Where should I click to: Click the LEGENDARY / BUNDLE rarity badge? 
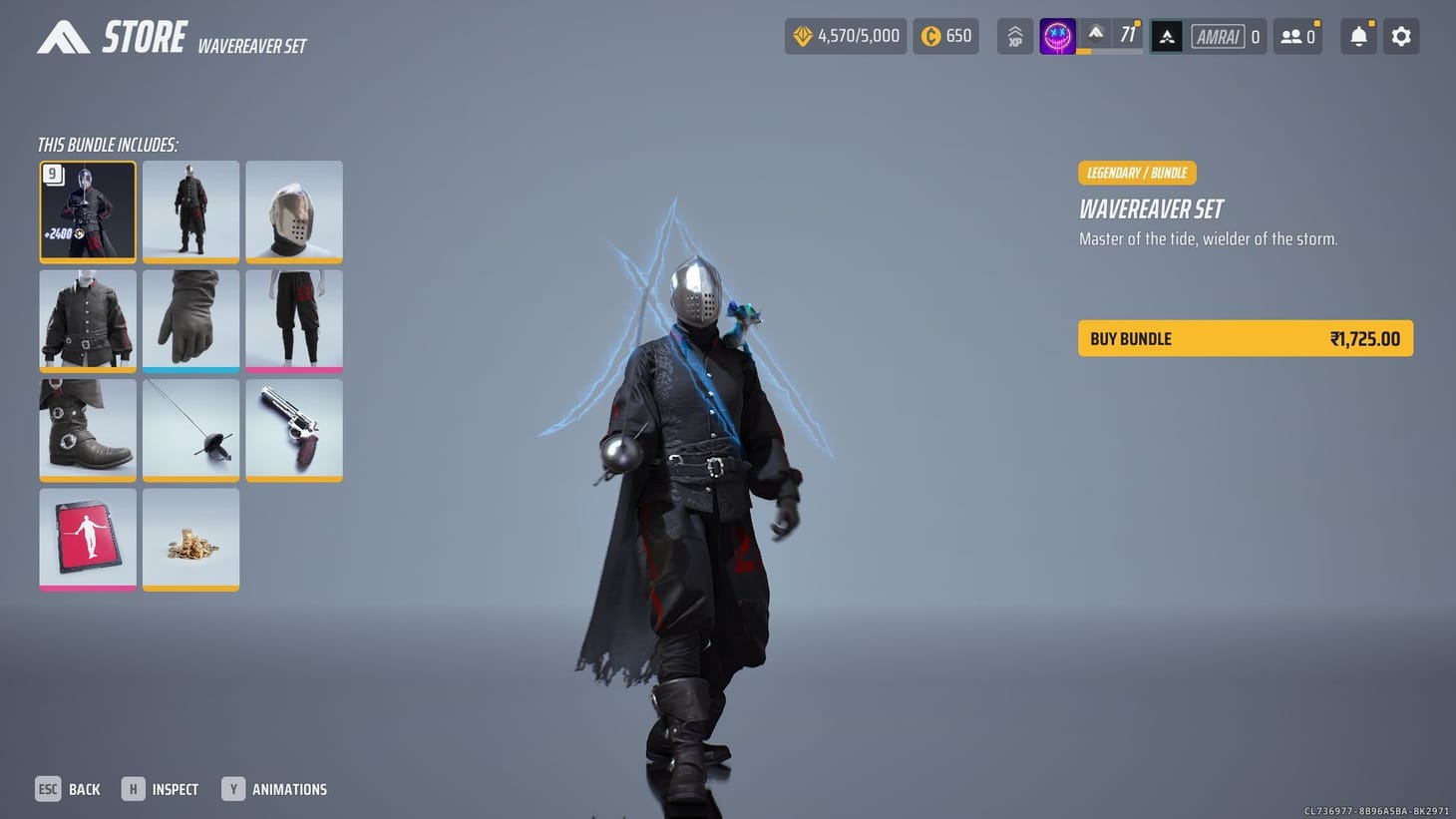pos(1137,173)
